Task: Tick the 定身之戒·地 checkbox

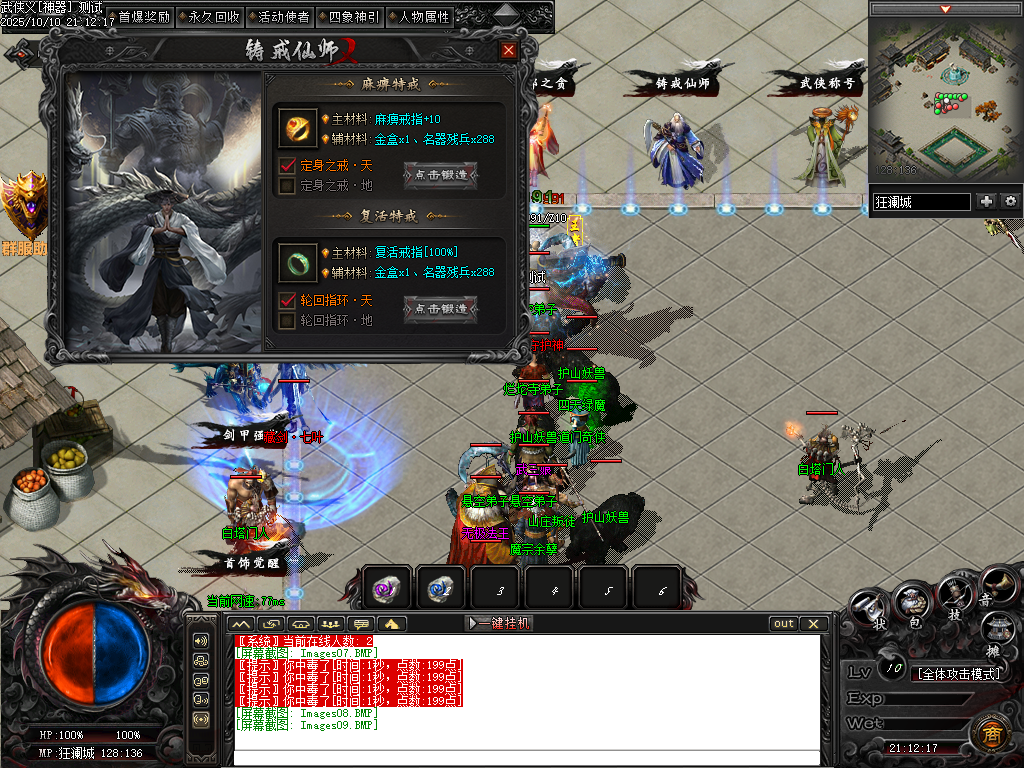Action: pyautogui.click(x=288, y=185)
